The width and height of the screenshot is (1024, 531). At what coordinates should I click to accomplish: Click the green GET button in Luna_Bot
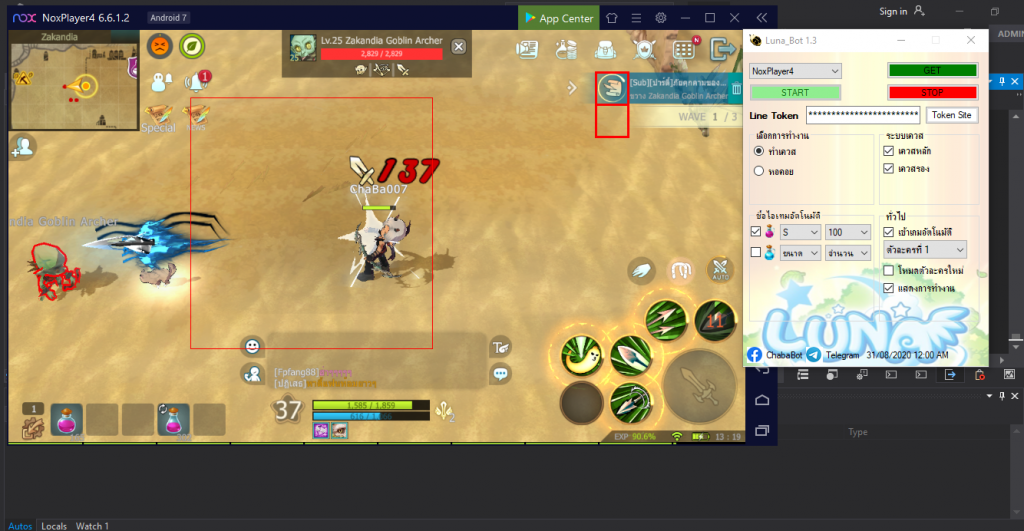(x=932, y=71)
